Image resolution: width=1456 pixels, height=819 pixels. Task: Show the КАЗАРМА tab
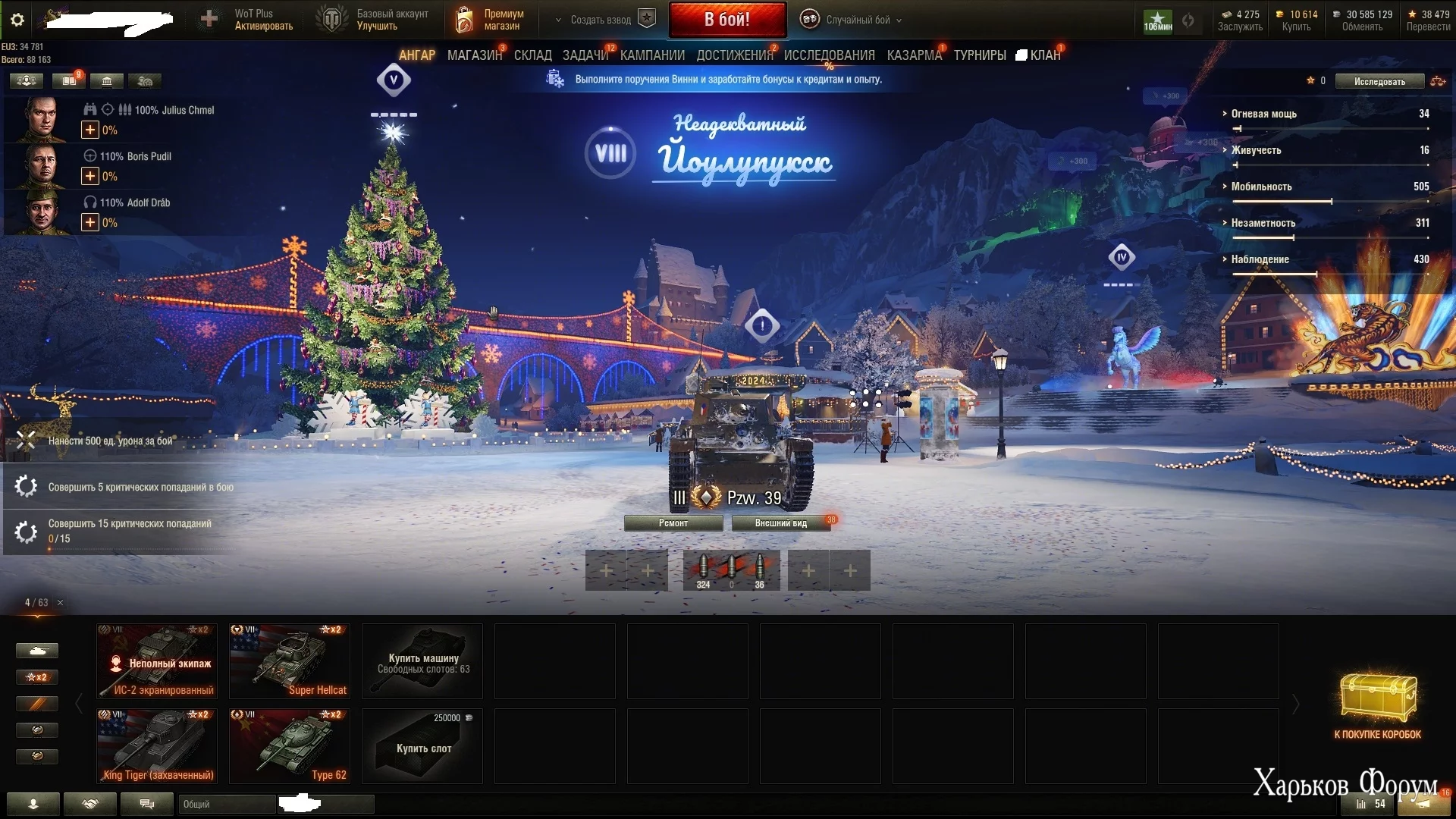(x=914, y=55)
